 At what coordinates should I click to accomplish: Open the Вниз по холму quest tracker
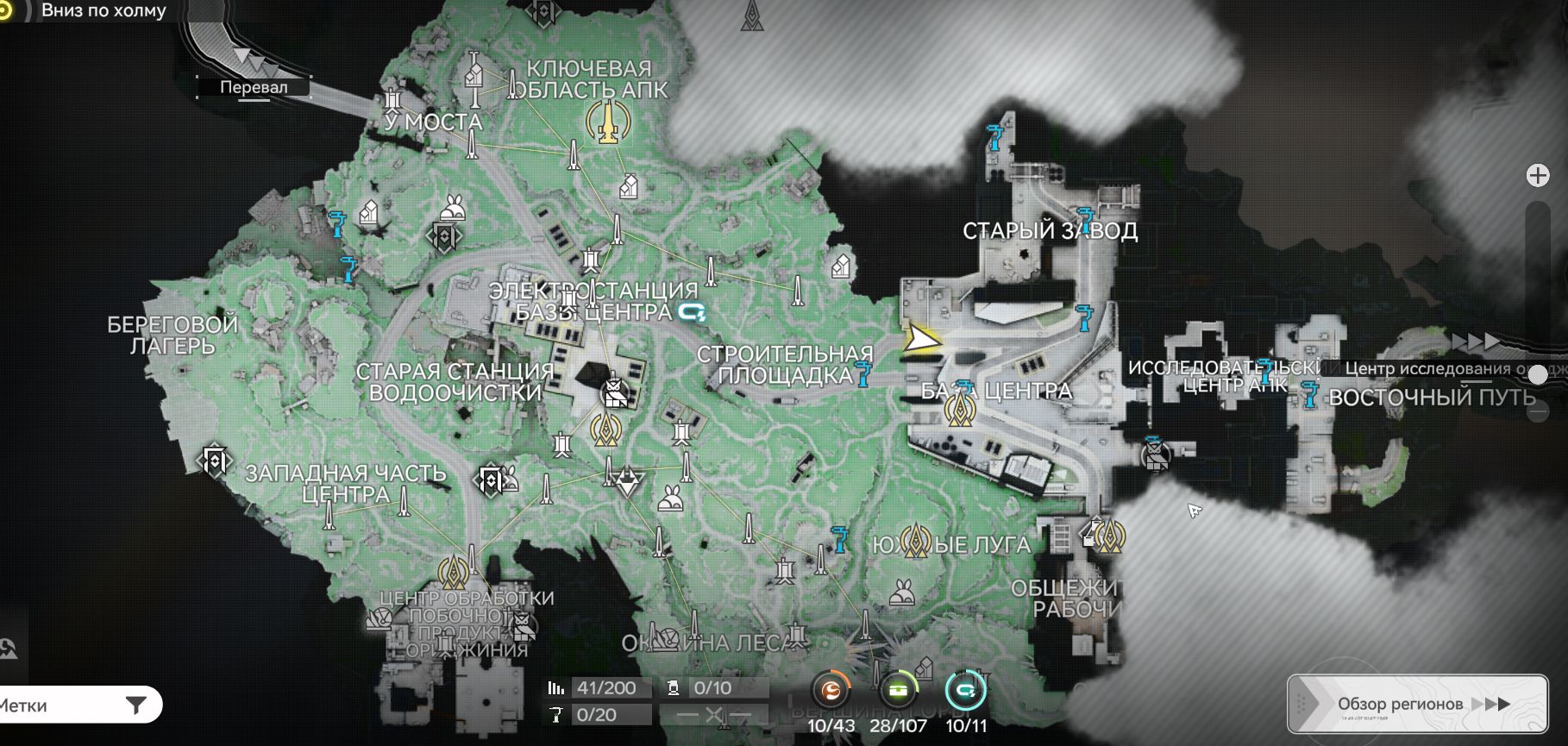click(103, 11)
